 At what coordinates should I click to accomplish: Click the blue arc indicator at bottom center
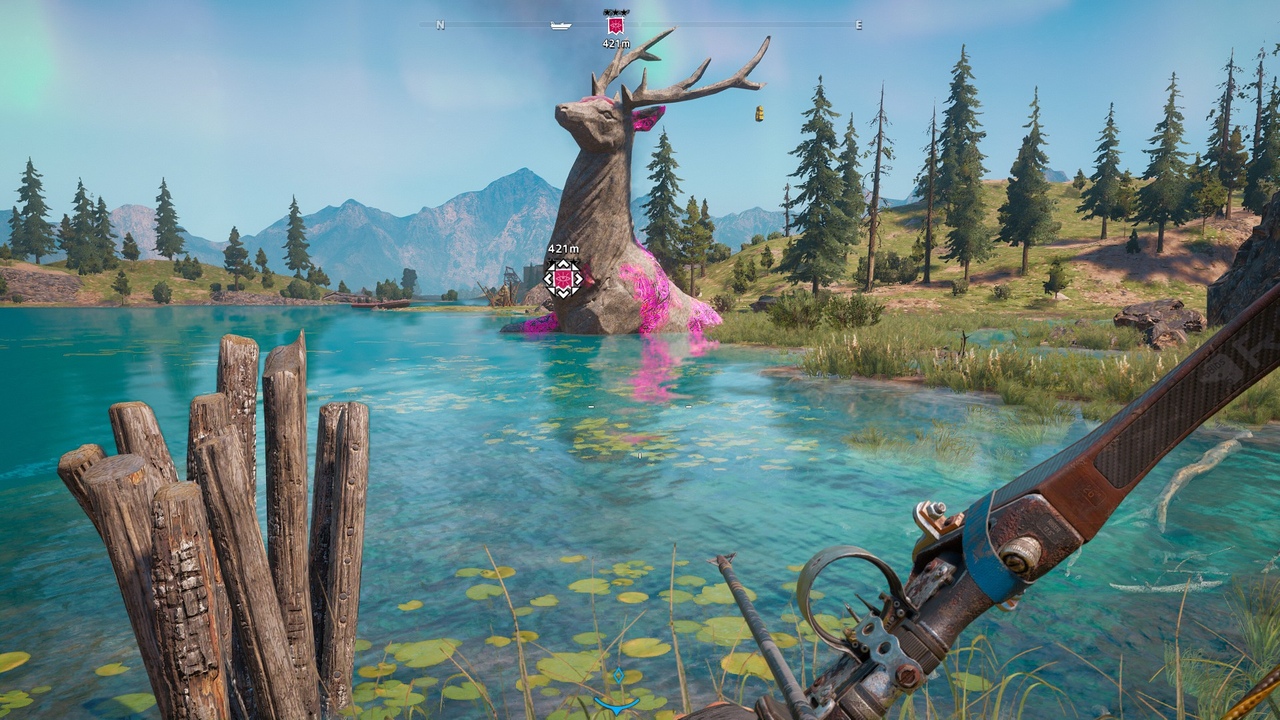[x=617, y=703]
